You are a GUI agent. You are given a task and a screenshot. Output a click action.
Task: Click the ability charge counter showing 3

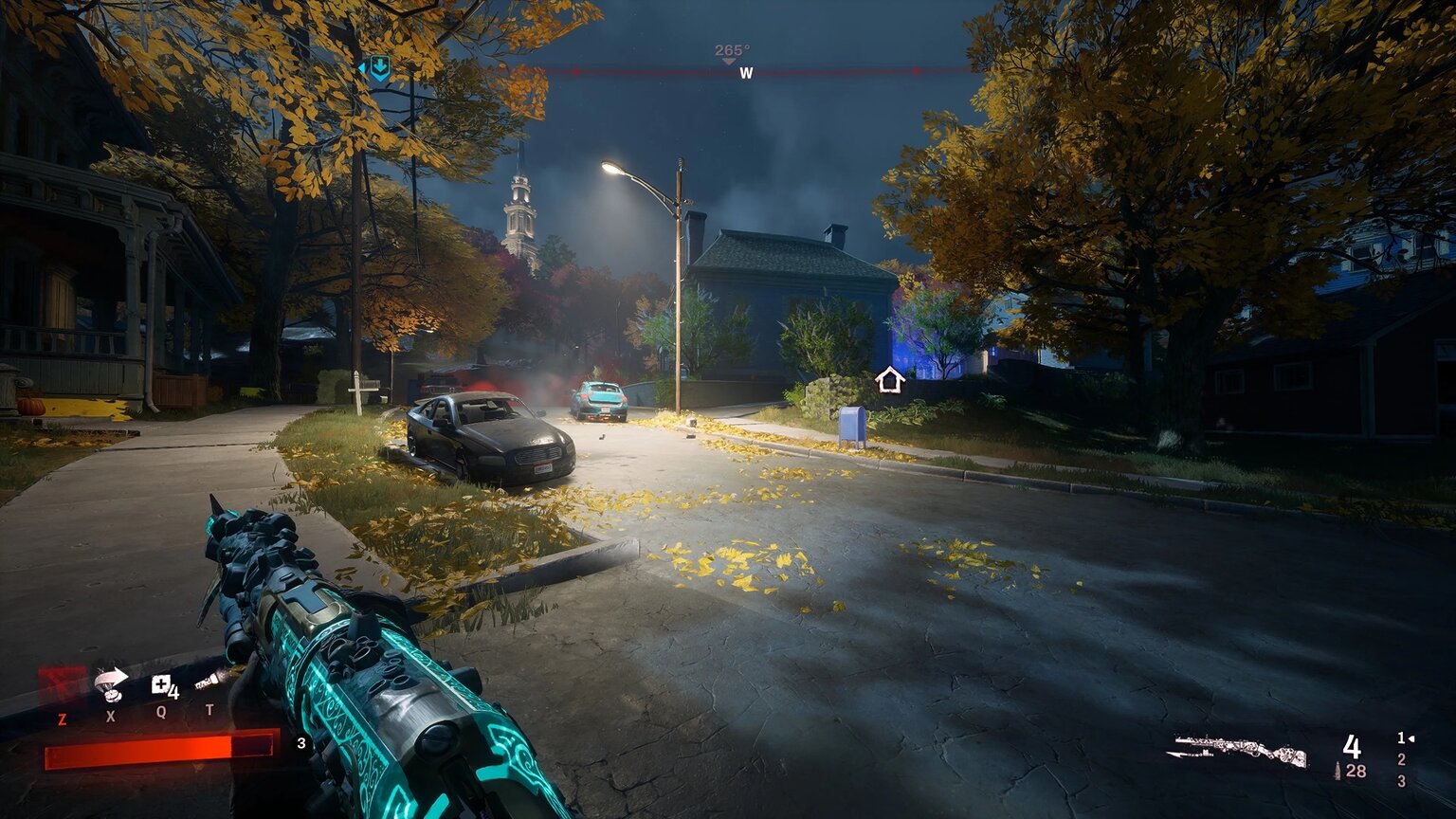coord(300,745)
